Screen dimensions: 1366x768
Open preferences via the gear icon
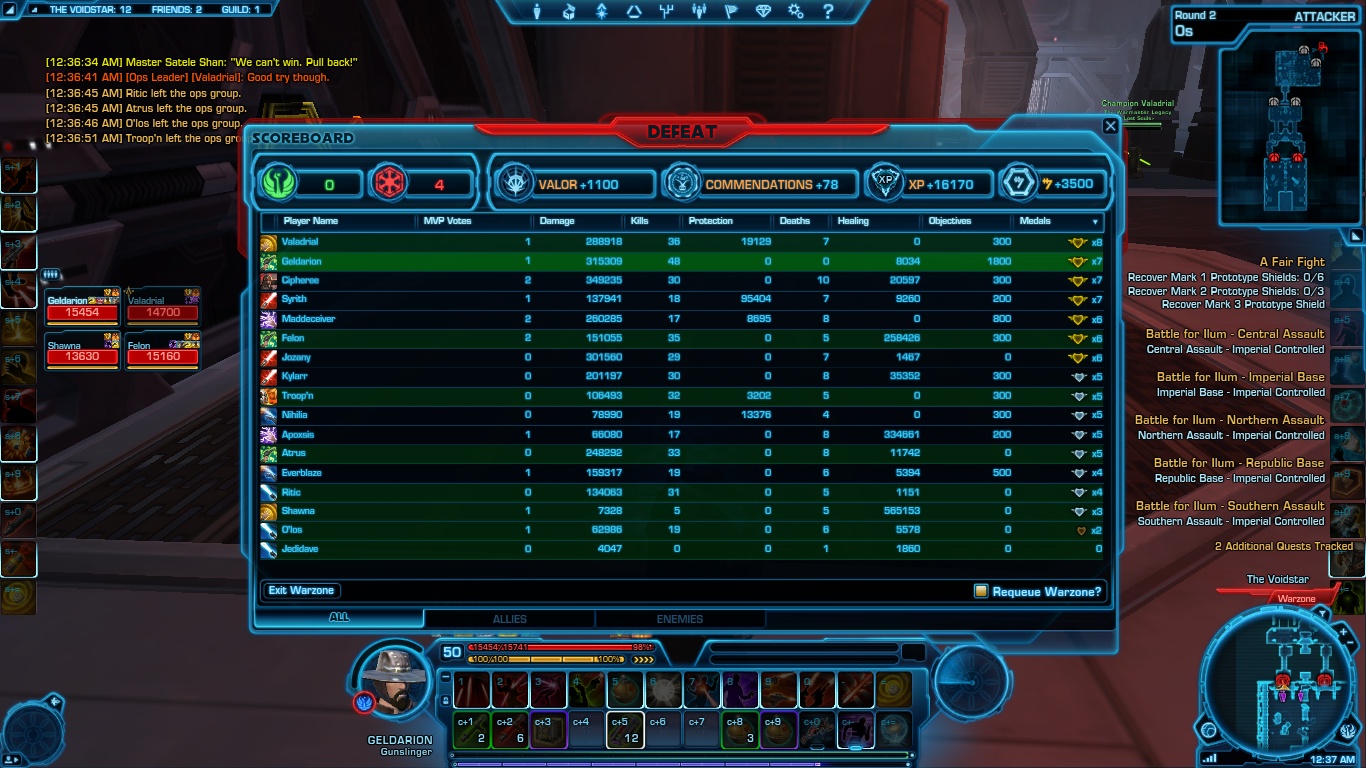(795, 12)
